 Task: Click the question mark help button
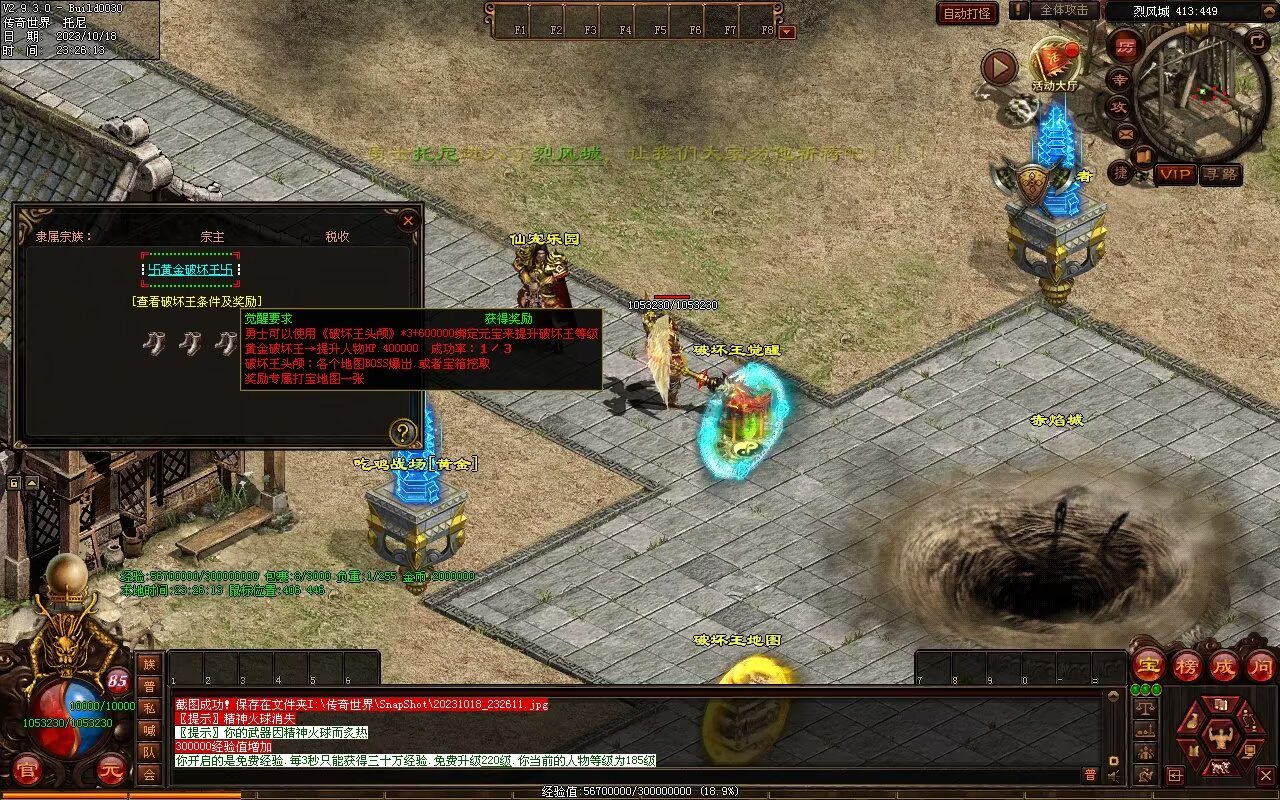tap(403, 432)
